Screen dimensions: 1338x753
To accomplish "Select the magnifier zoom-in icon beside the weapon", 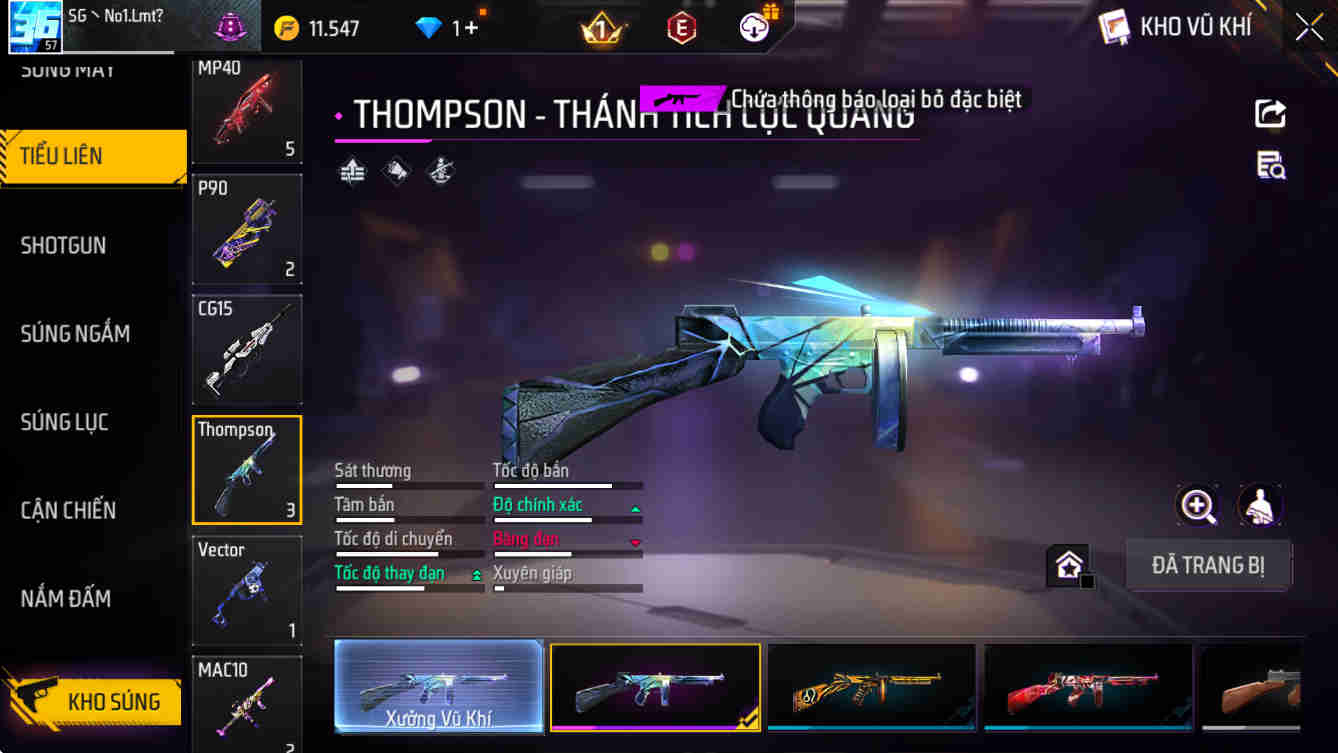I will tap(1198, 507).
